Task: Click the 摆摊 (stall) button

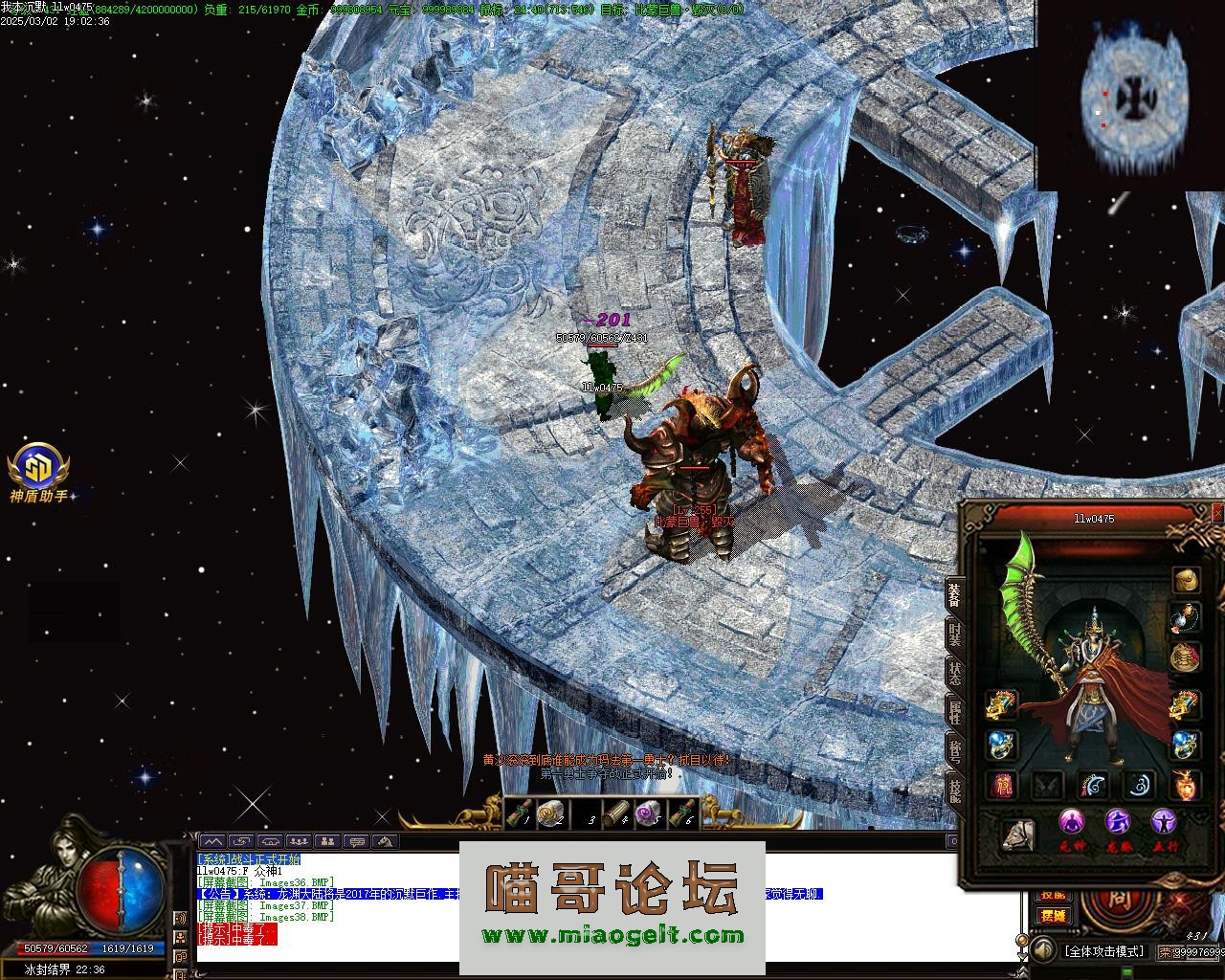Action: (1053, 916)
